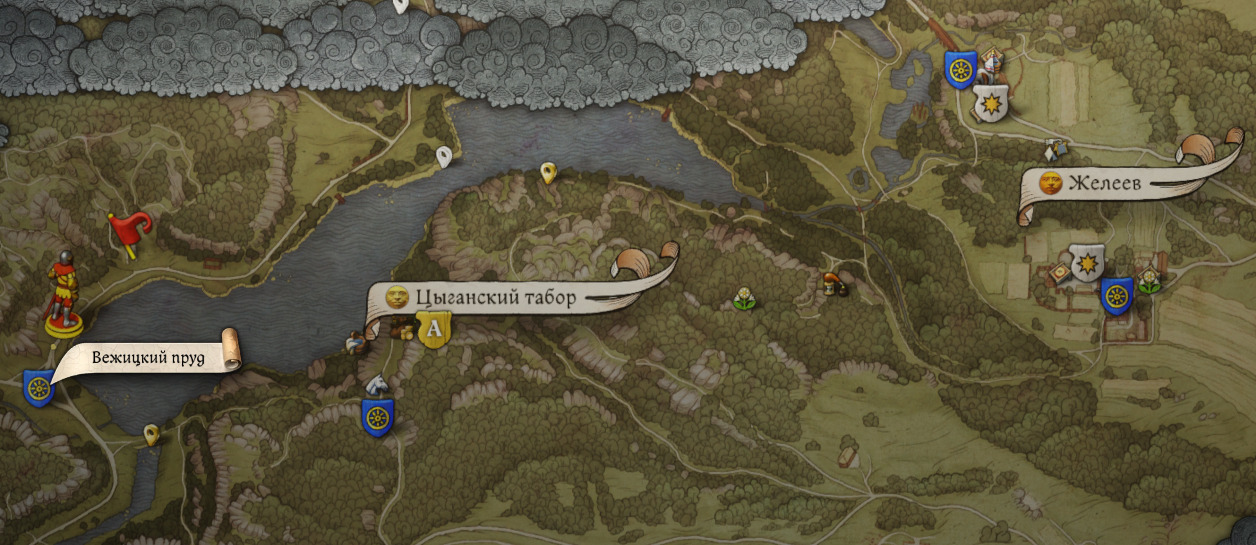Click the red flag map marker
This screenshot has width=1256, height=545.
[x=129, y=230]
